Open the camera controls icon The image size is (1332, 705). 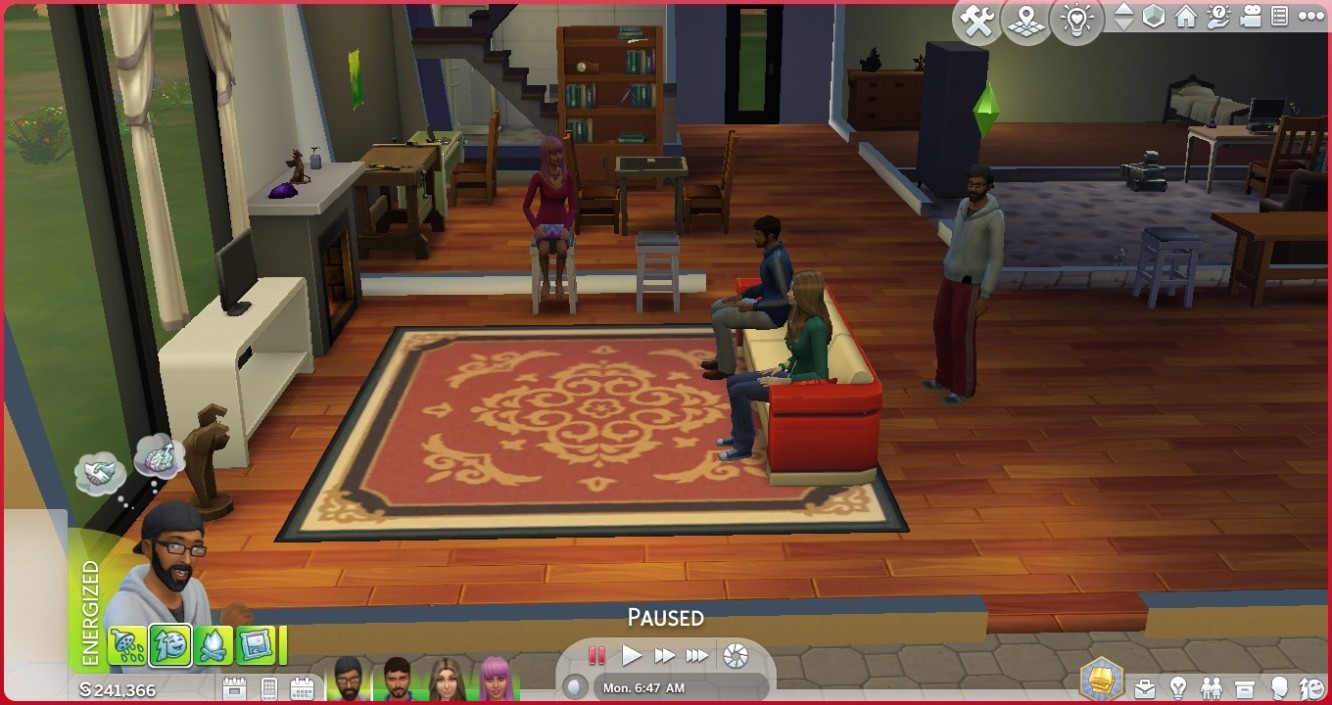tap(1249, 17)
